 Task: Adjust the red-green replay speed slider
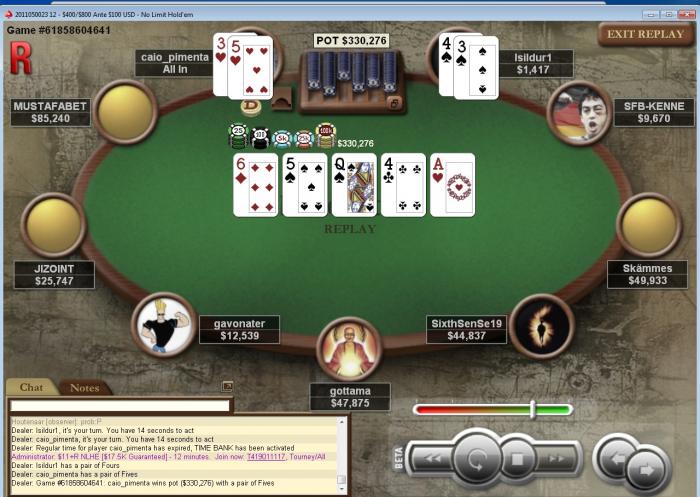tap(533, 409)
